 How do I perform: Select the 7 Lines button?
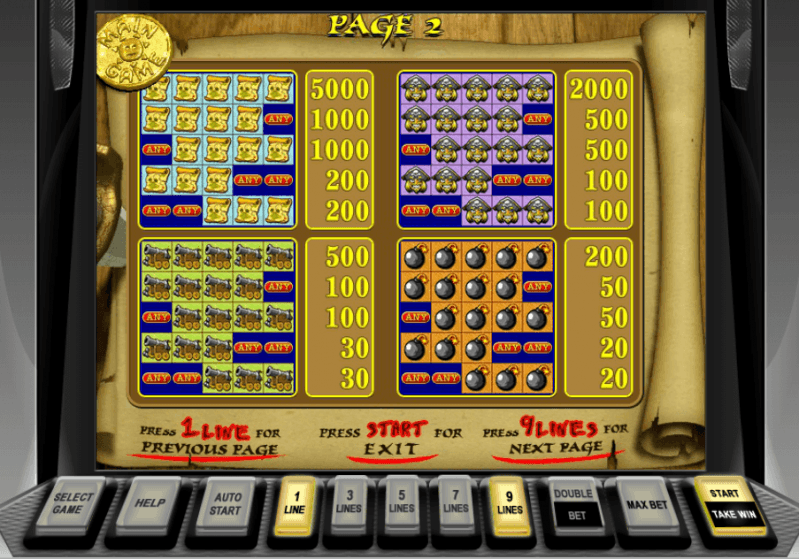point(455,501)
